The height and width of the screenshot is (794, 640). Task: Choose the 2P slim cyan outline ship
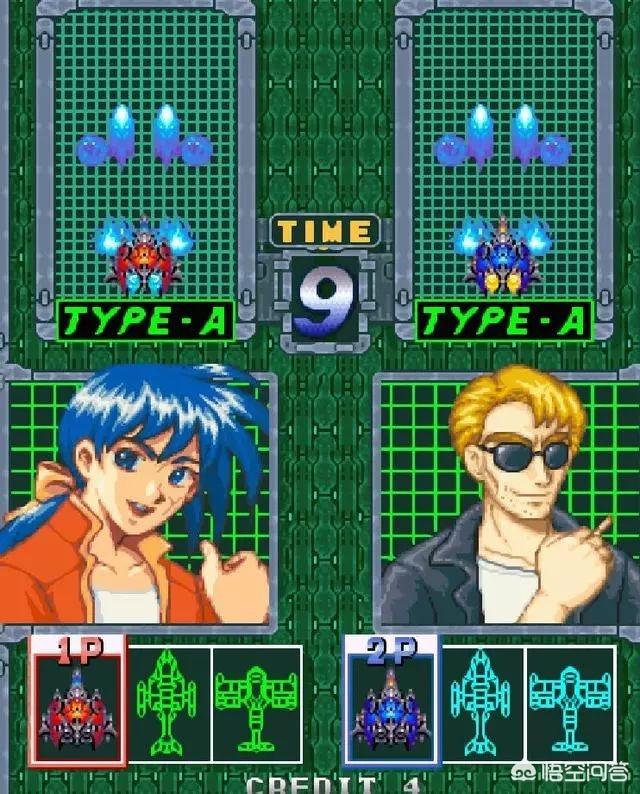tap(483, 703)
